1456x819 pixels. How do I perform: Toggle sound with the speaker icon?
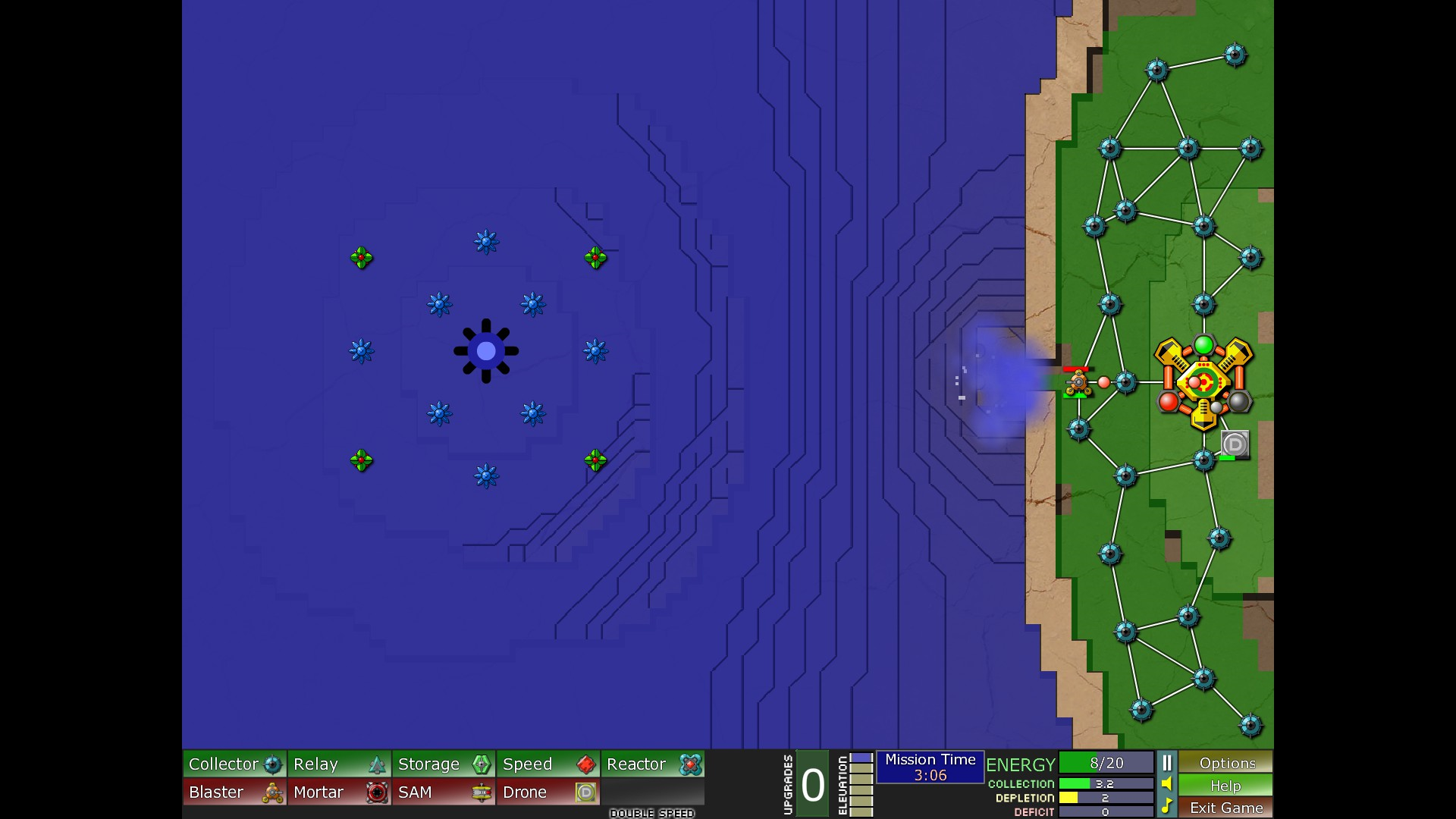tap(1167, 784)
